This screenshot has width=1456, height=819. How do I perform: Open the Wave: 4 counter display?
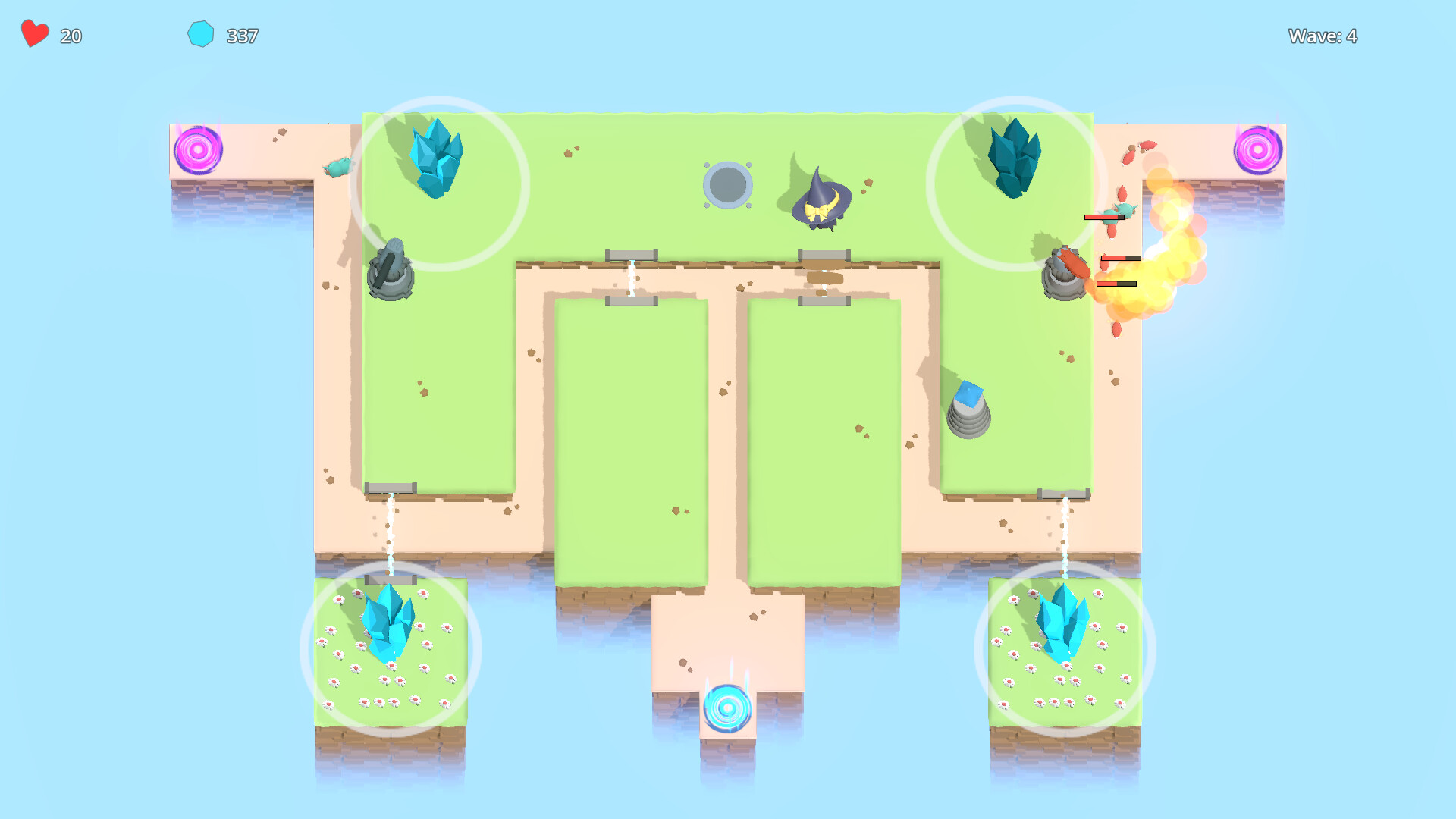pyautogui.click(x=1323, y=36)
